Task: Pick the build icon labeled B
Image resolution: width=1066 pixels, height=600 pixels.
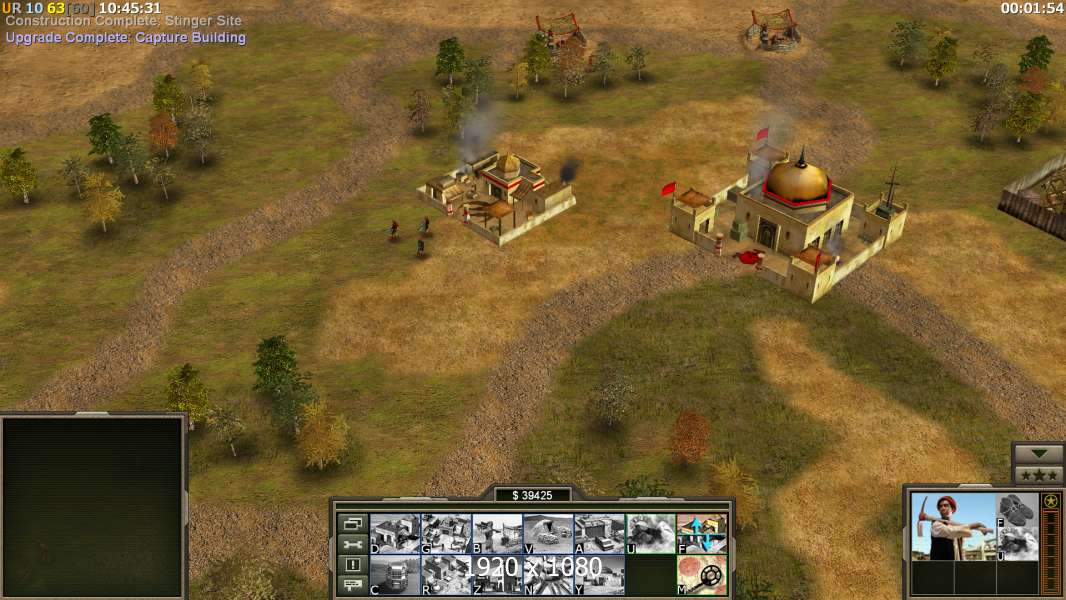Action: pos(497,534)
